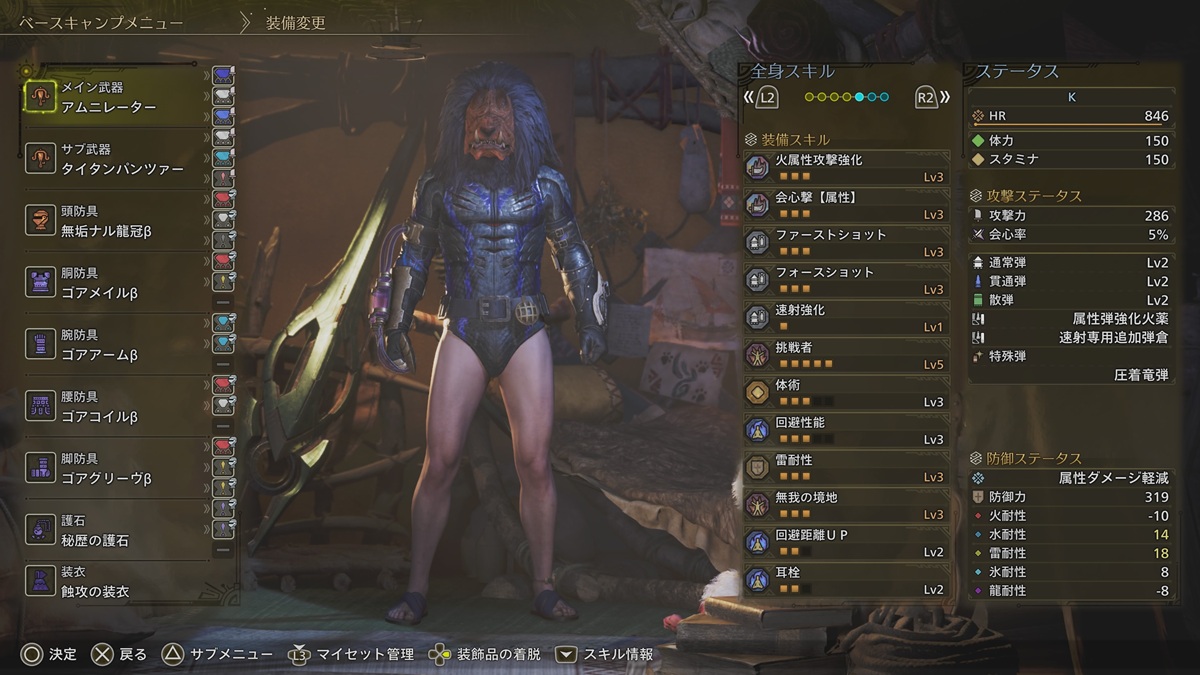Show the 体術 skill details
Viewport: 1200px width, 675px height.
(x=847, y=392)
